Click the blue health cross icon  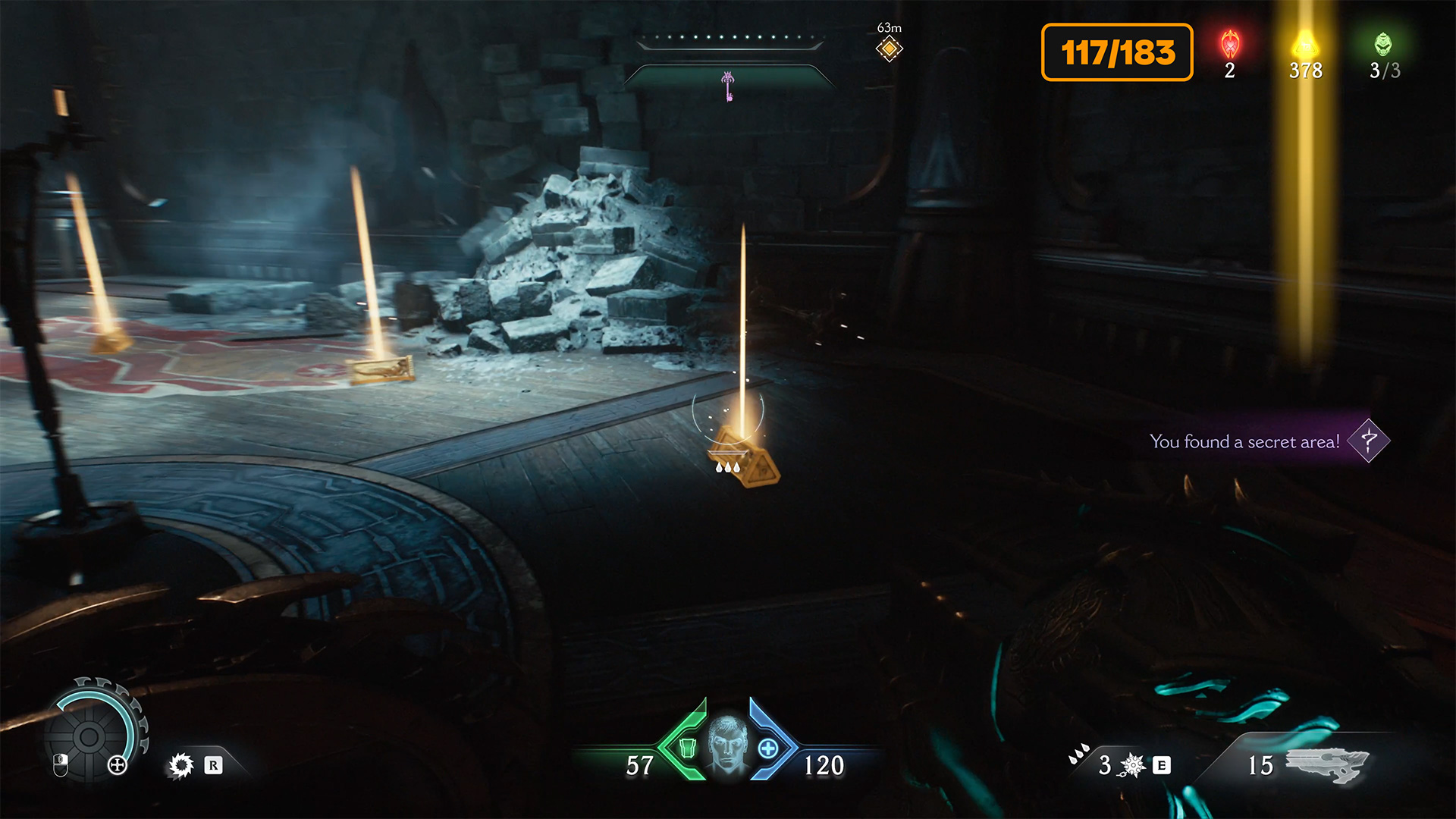tap(768, 748)
